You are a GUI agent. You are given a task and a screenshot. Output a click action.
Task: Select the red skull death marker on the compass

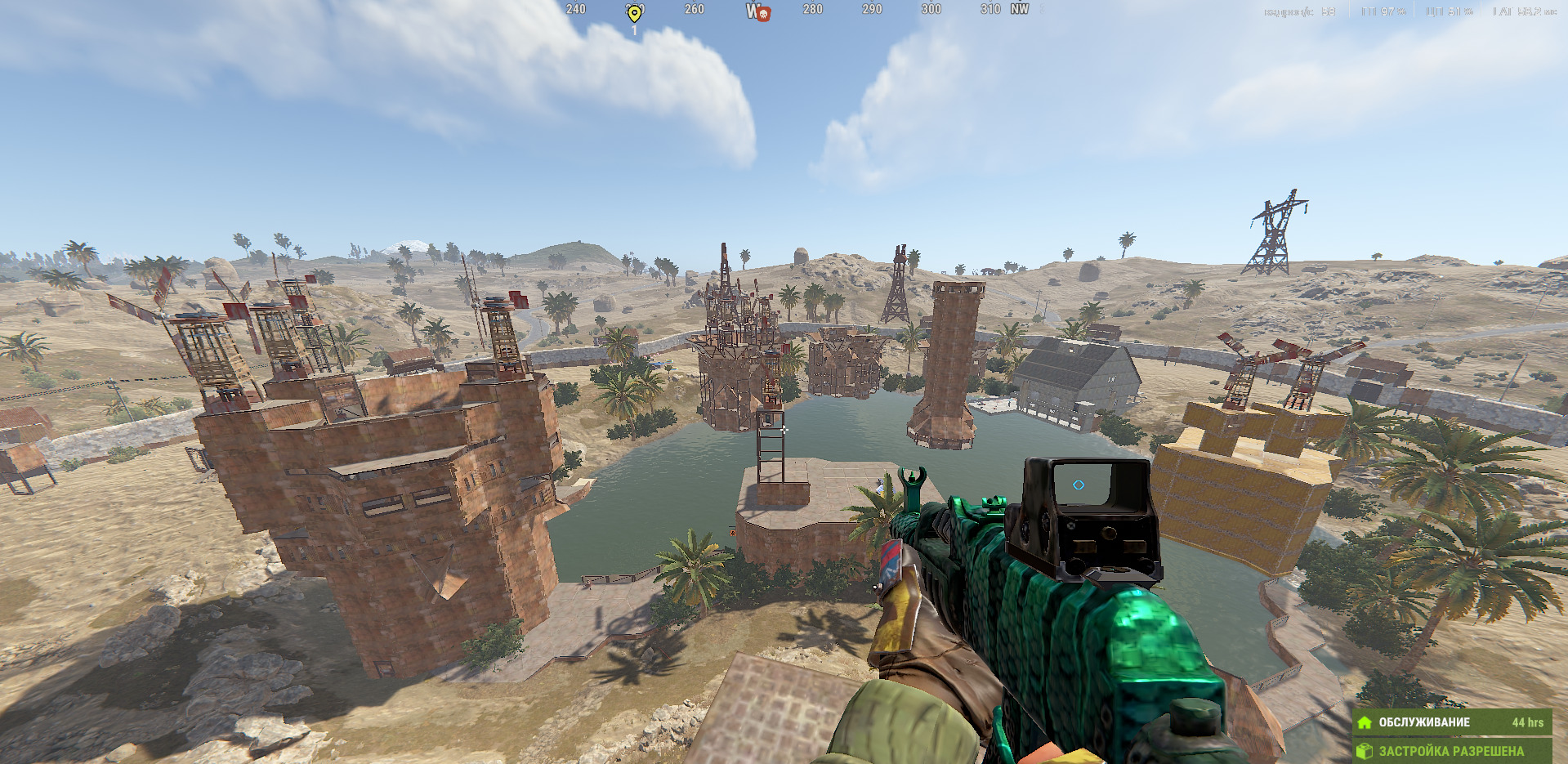pyautogui.click(x=763, y=13)
